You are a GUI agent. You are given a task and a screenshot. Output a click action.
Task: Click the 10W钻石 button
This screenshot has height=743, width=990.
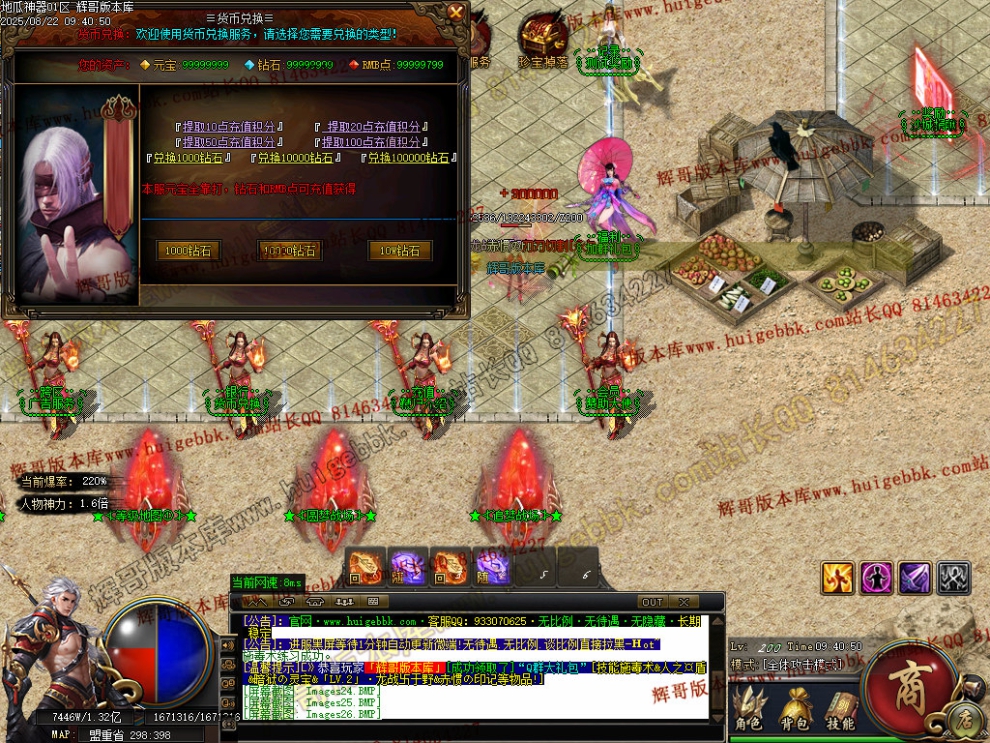(400, 251)
